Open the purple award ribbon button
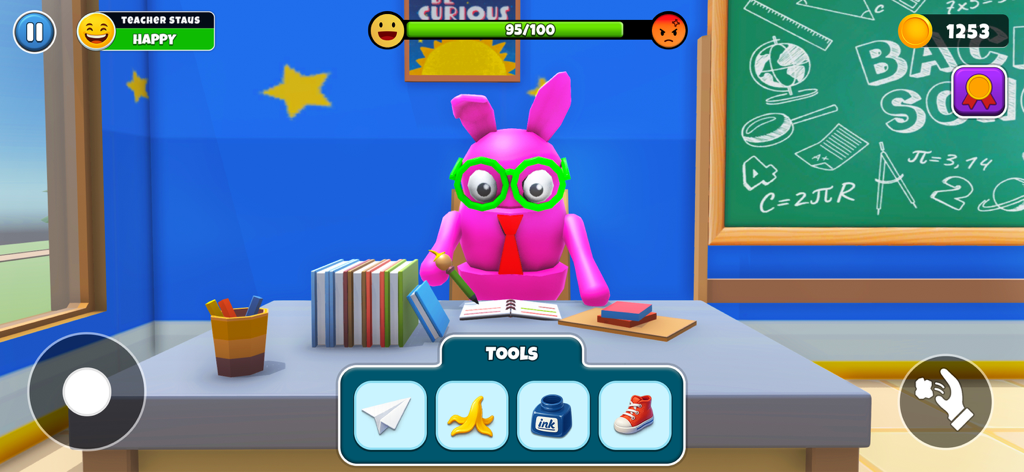1024x472 pixels. [979, 92]
